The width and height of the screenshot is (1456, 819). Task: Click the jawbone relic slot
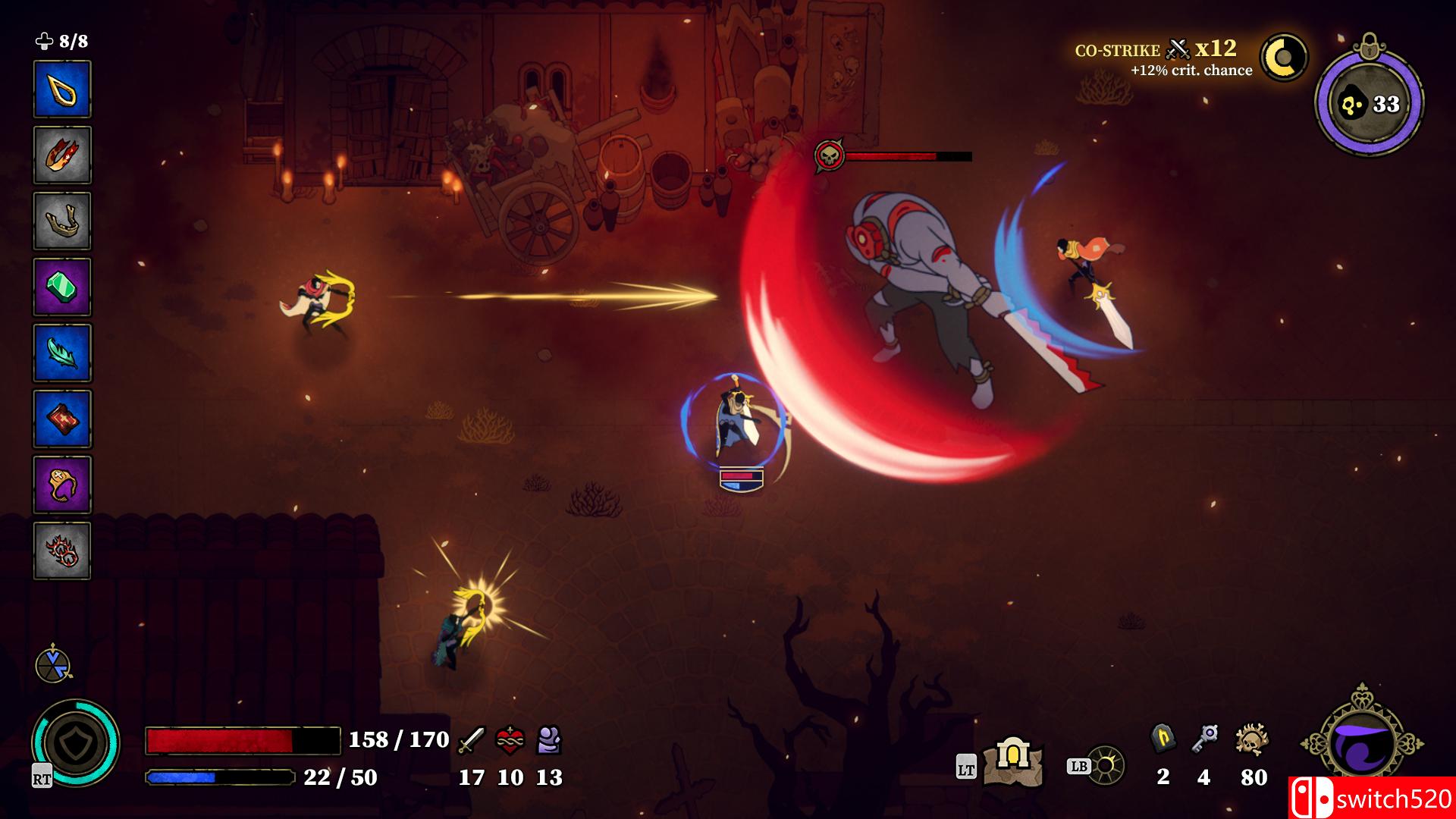(x=62, y=221)
